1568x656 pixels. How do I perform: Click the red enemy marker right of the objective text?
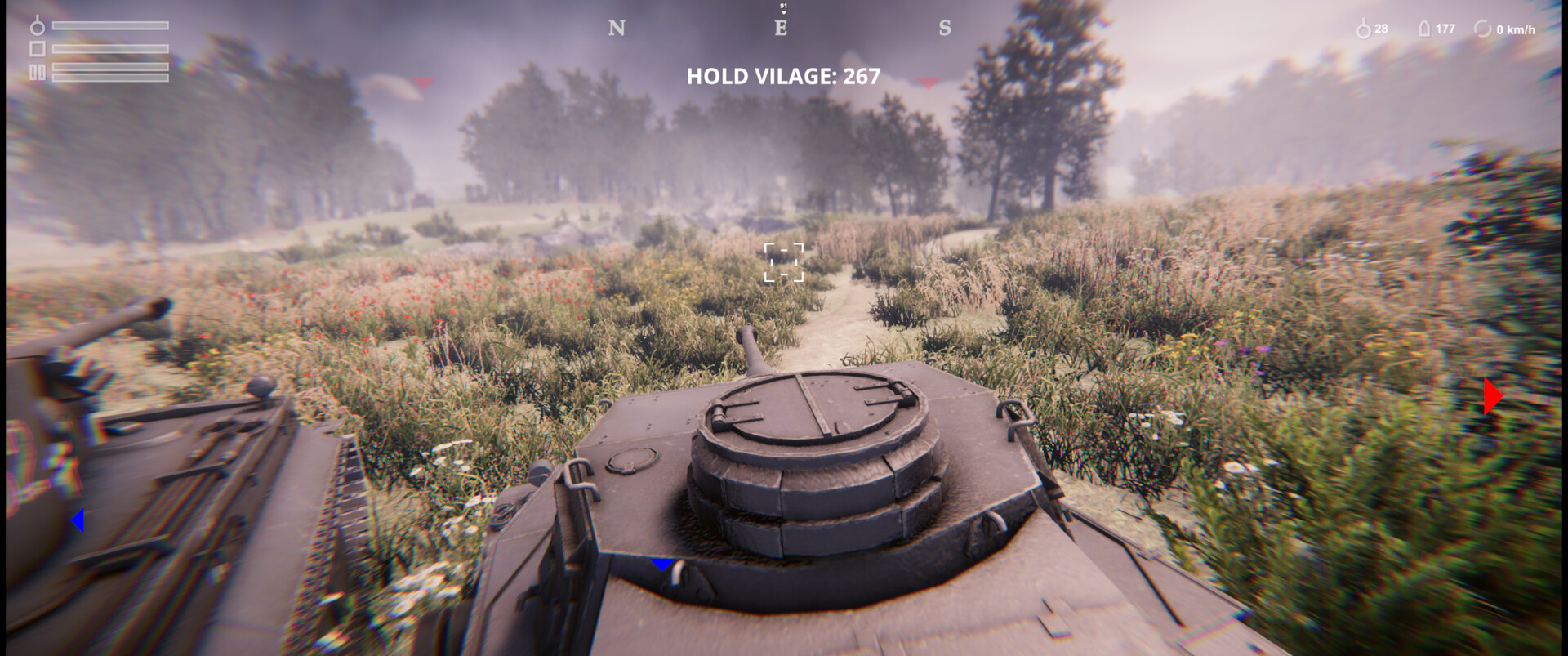(927, 82)
